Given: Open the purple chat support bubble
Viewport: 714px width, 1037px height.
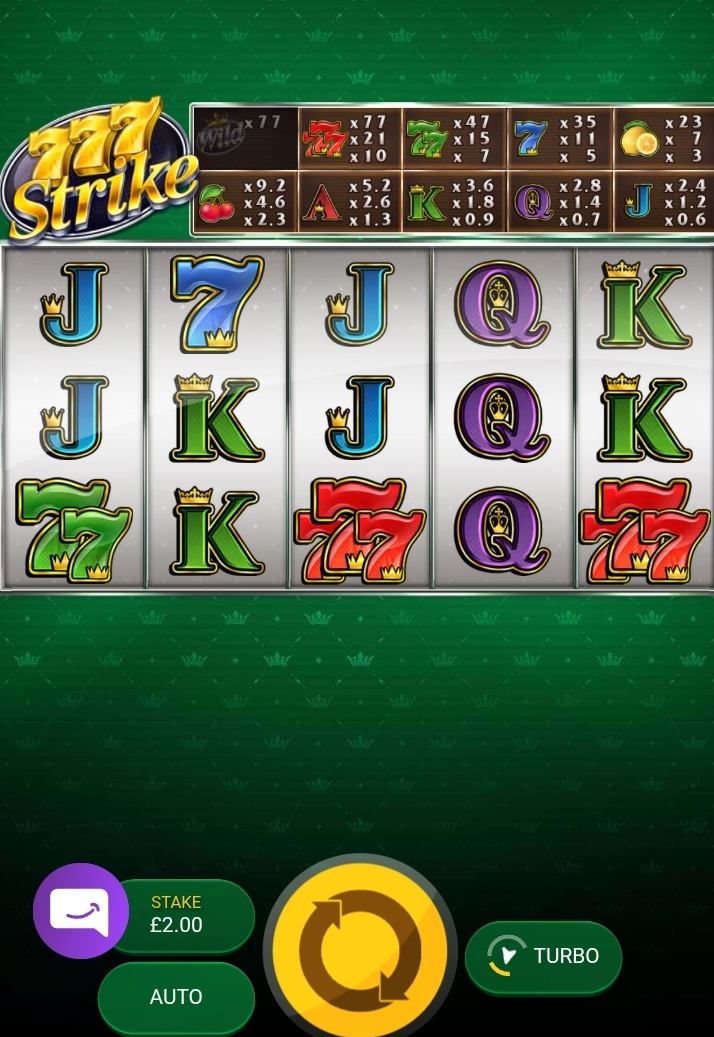Looking at the screenshot, I should click(x=80, y=911).
